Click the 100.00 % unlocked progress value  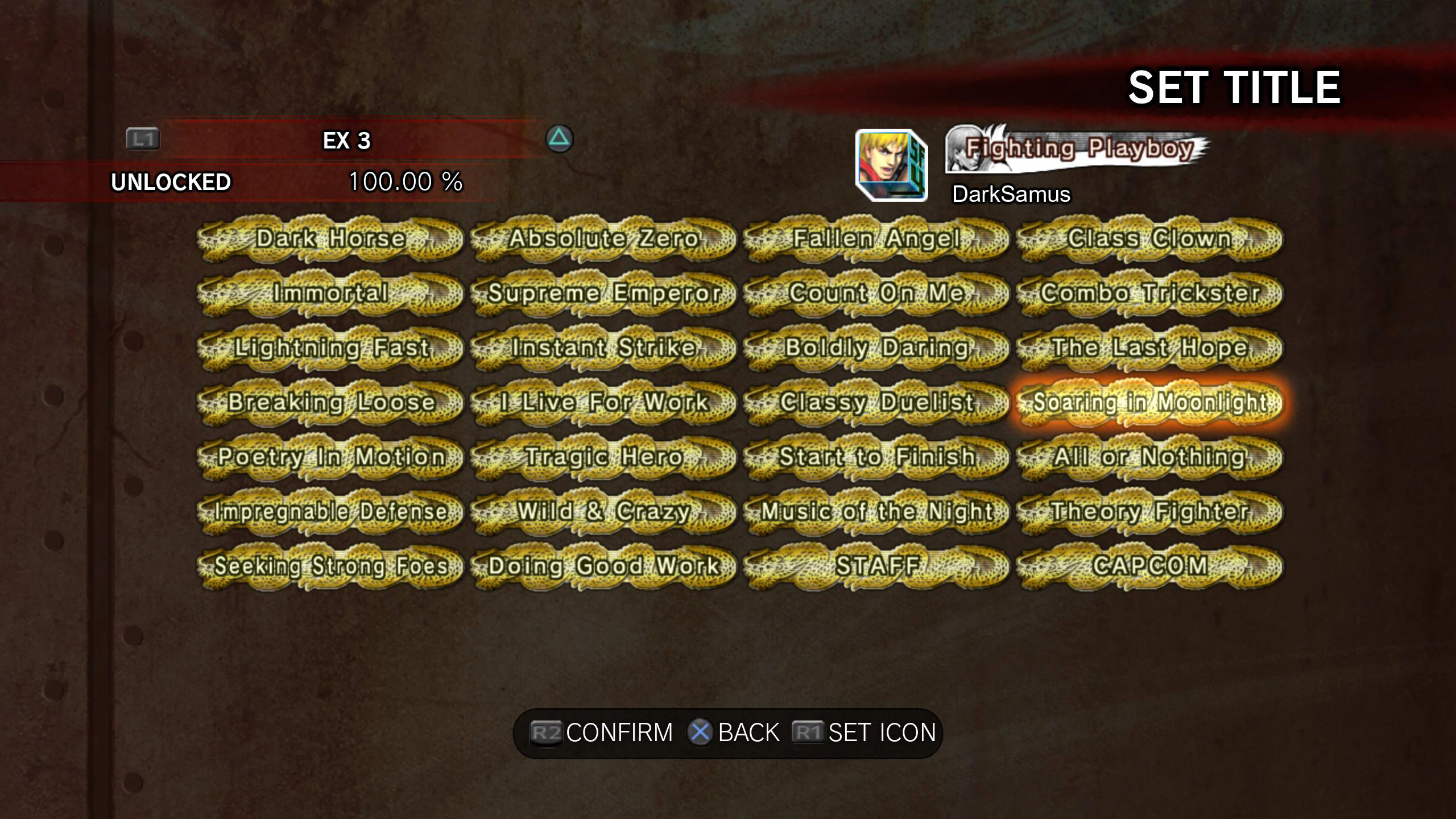pyautogui.click(x=405, y=183)
